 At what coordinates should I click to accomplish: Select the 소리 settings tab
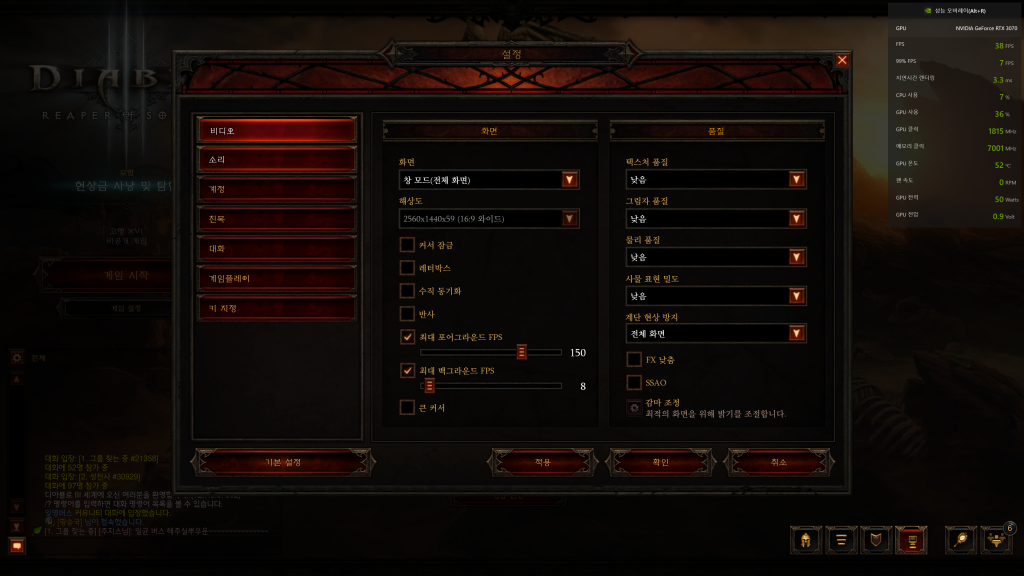276,160
